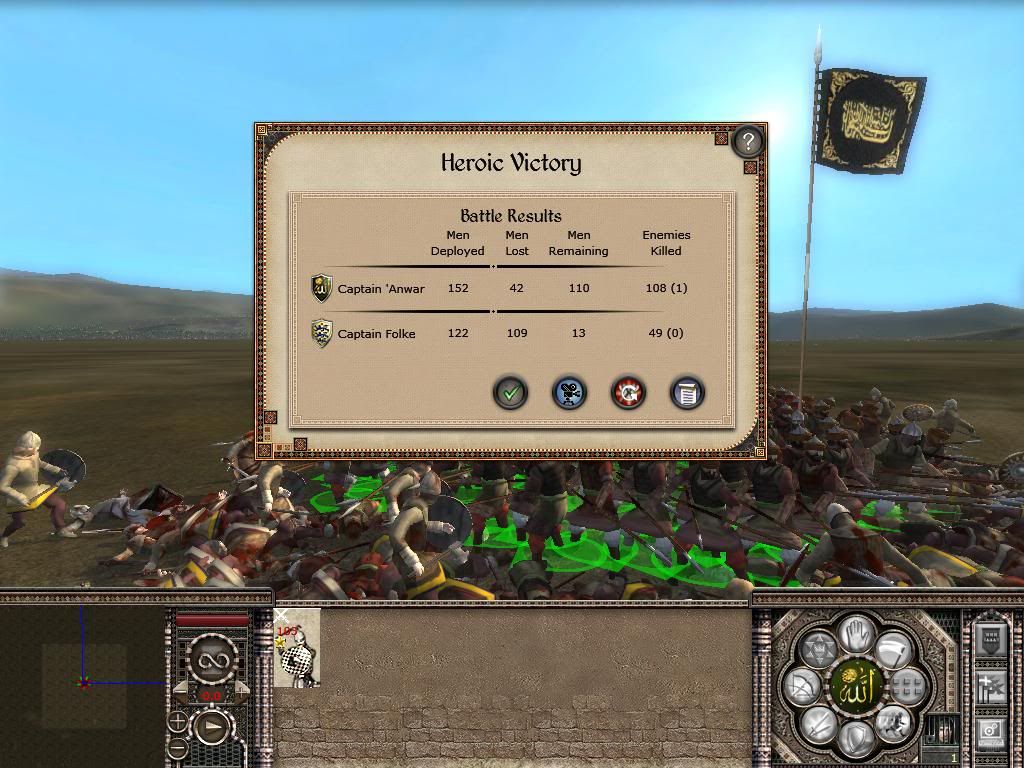Open the game options gear button
Viewport: 1024px width, 768px height.
991,732
